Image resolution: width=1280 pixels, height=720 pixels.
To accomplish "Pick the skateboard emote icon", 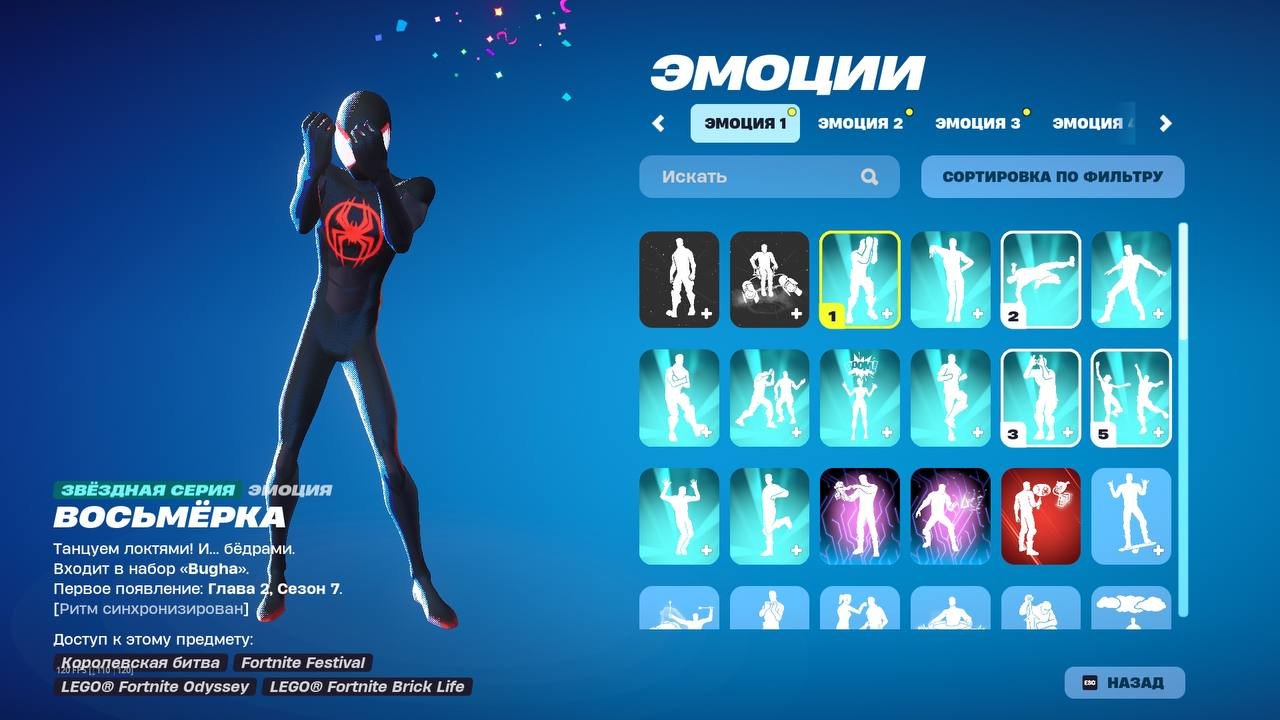I will pos(1130,515).
